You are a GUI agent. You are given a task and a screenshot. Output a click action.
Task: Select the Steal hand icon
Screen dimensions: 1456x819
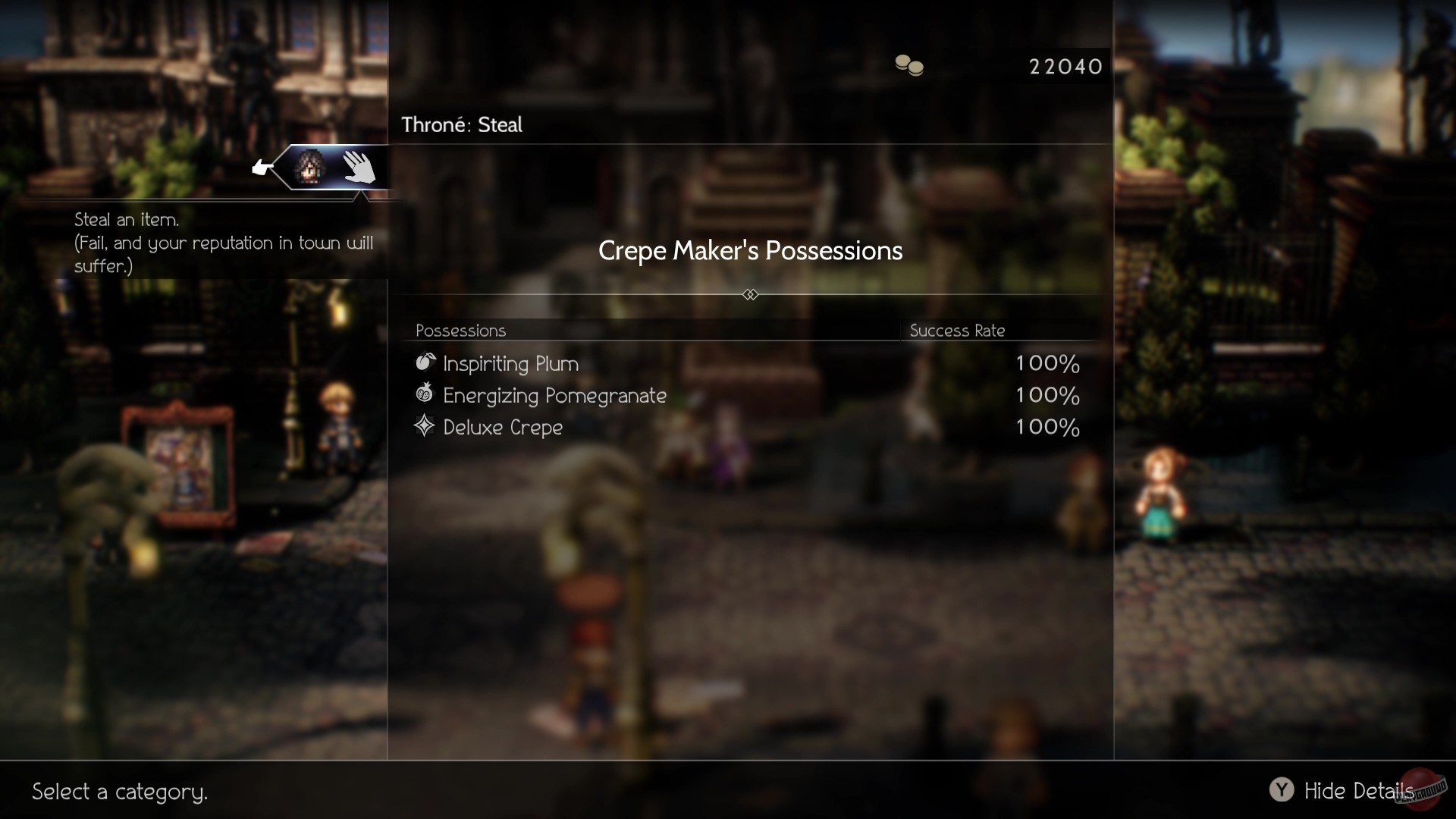[x=359, y=169]
